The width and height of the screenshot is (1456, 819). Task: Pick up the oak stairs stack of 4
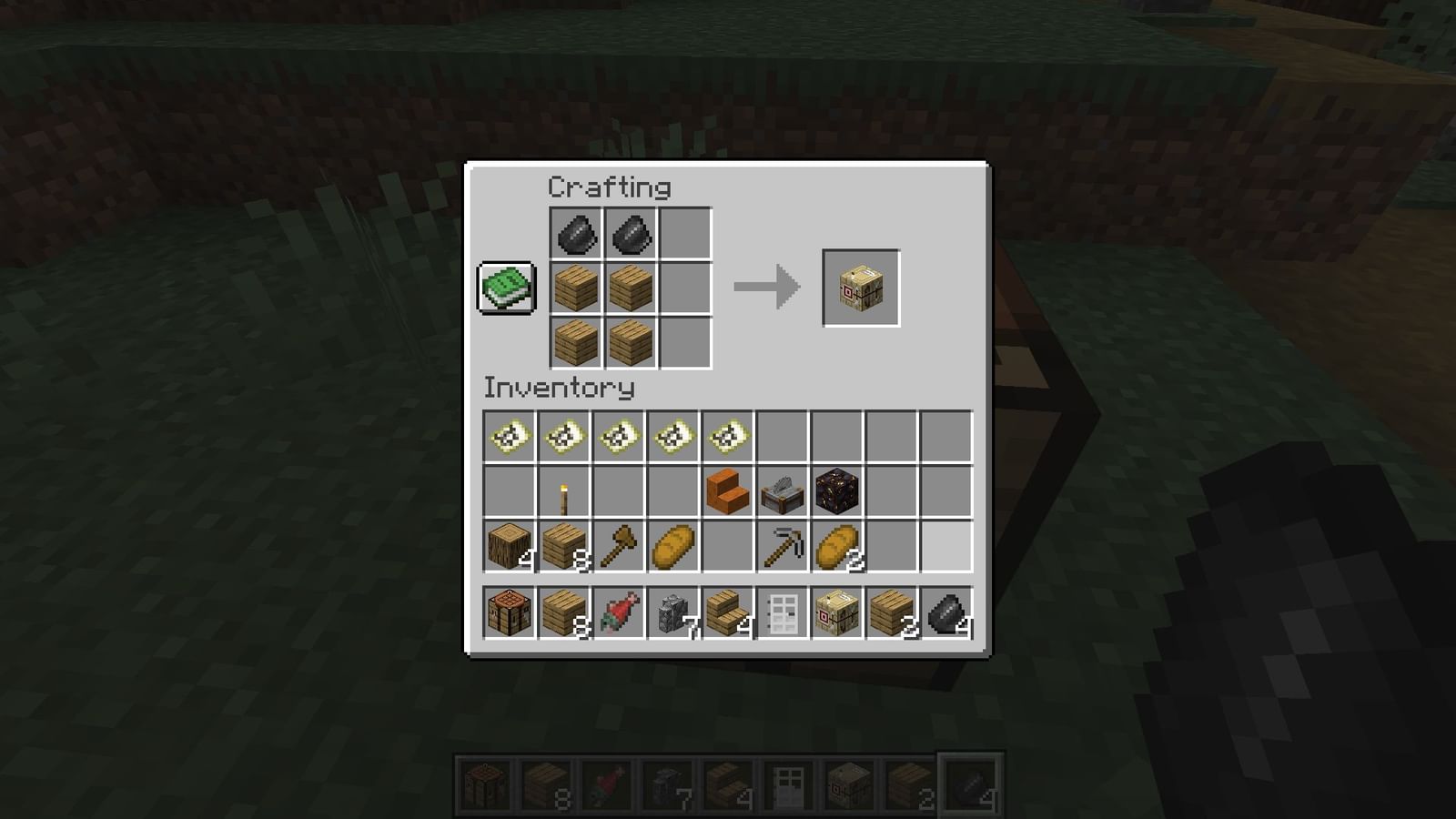coord(728,612)
